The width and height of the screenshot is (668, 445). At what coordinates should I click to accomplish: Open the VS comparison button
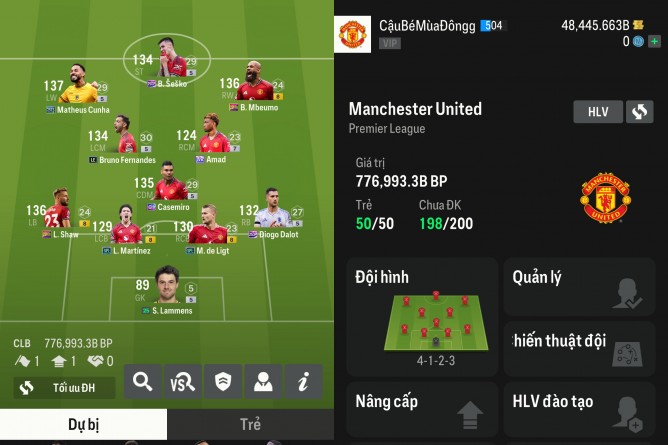point(183,381)
